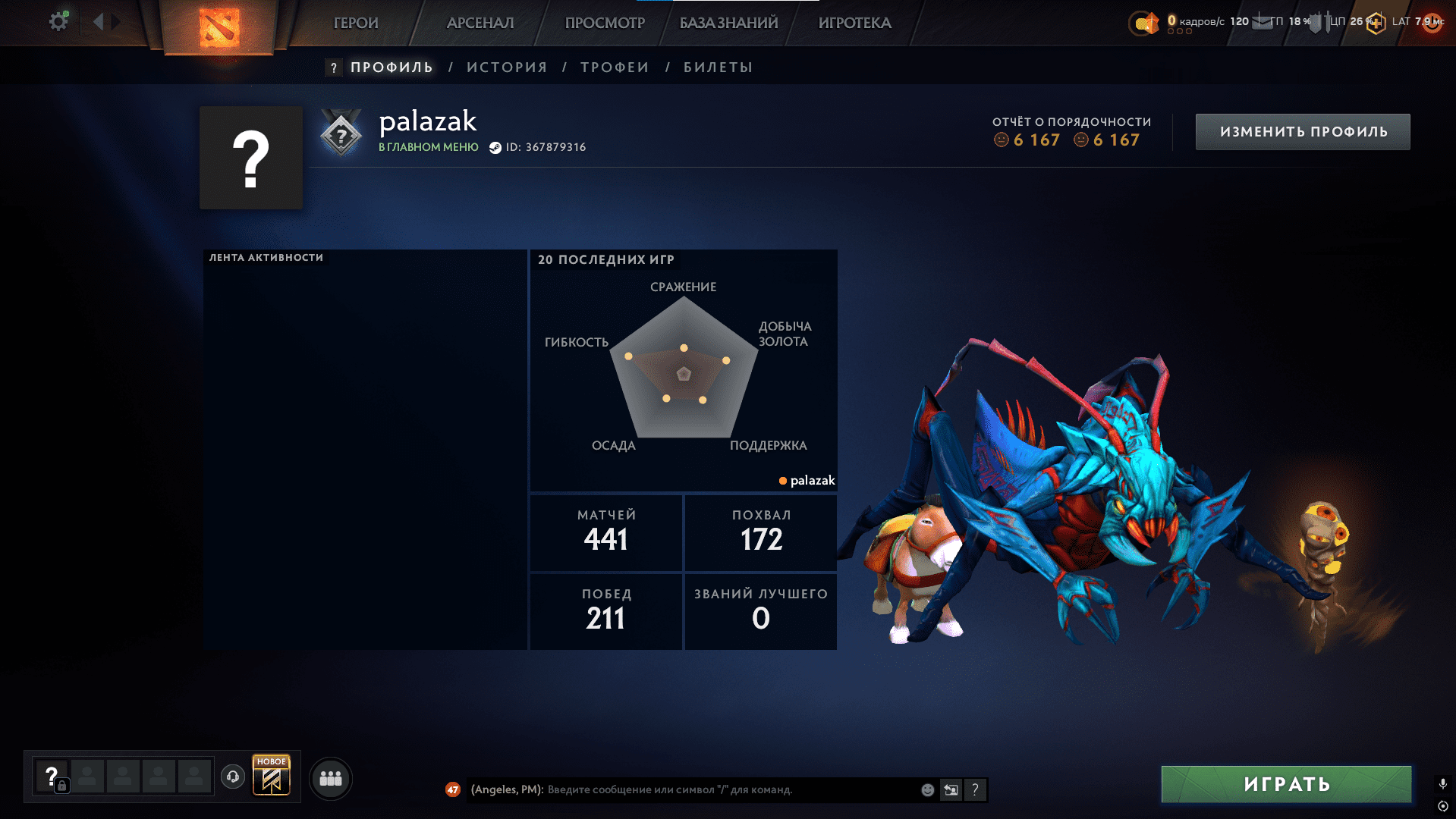Click the power button icon
Screen dimensions: 1456x819
(x=1432, y=23)
